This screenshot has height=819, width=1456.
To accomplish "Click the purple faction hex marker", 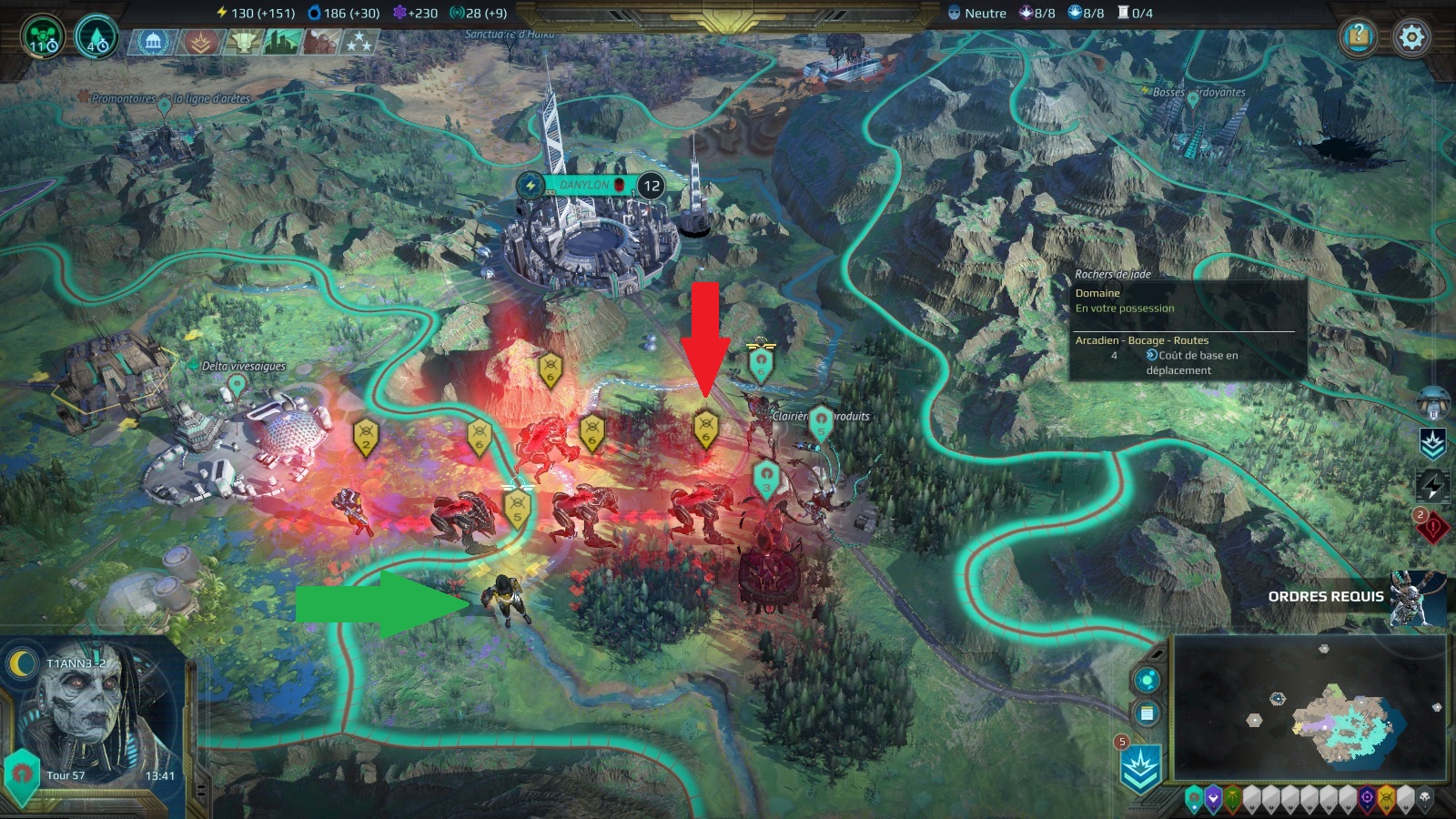I will coord(1213,797).
